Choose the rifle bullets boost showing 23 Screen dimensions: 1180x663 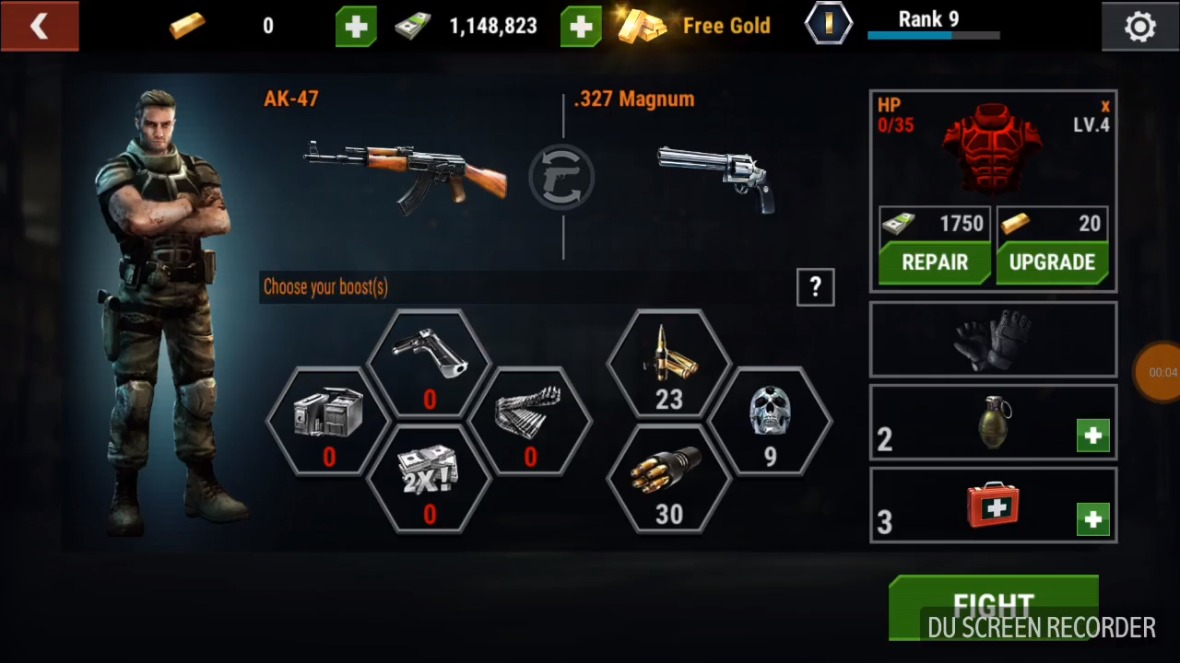click(669, 363)
